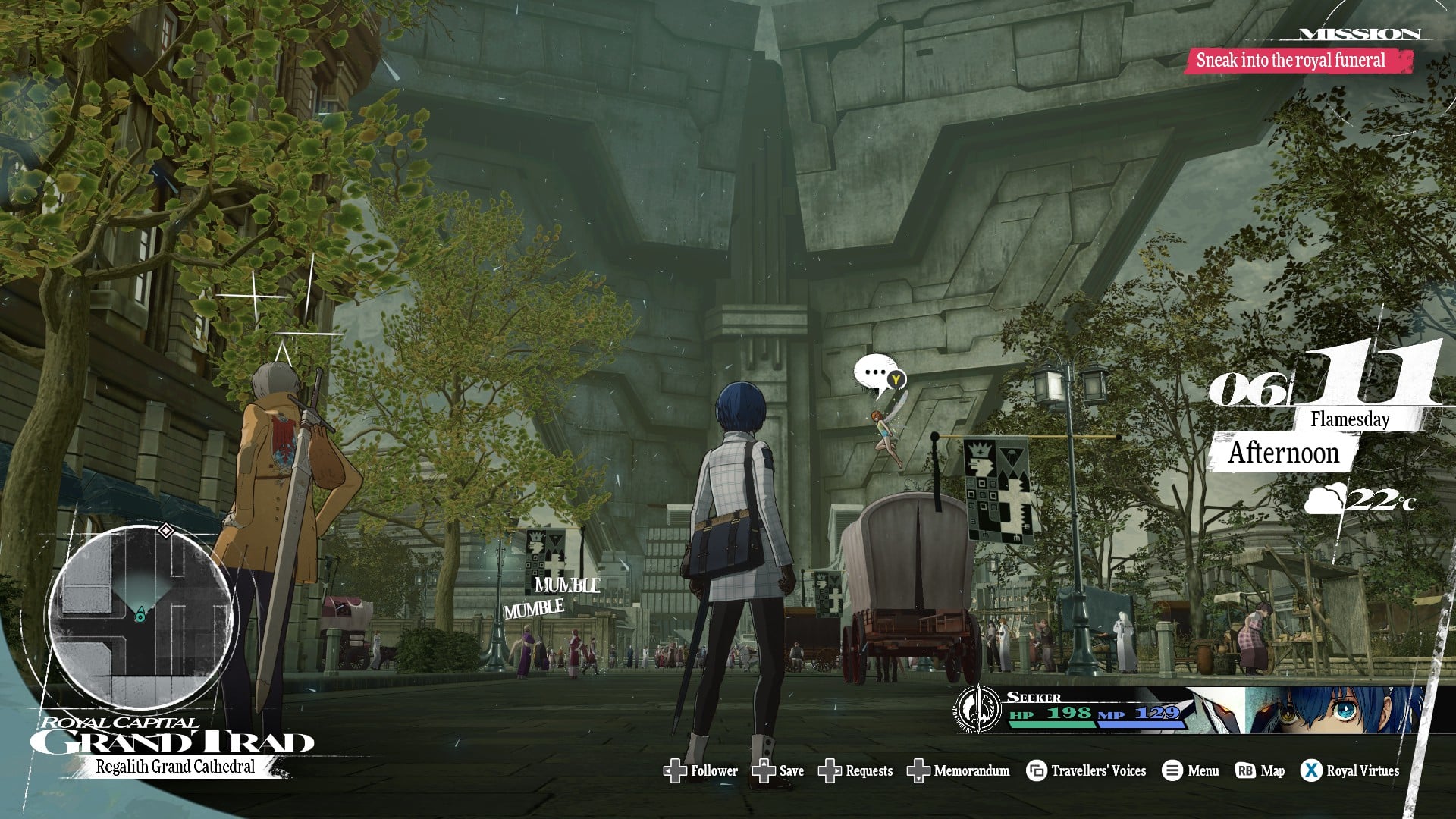
Task: Select the Follower command
Action: [x=701, y=771]
